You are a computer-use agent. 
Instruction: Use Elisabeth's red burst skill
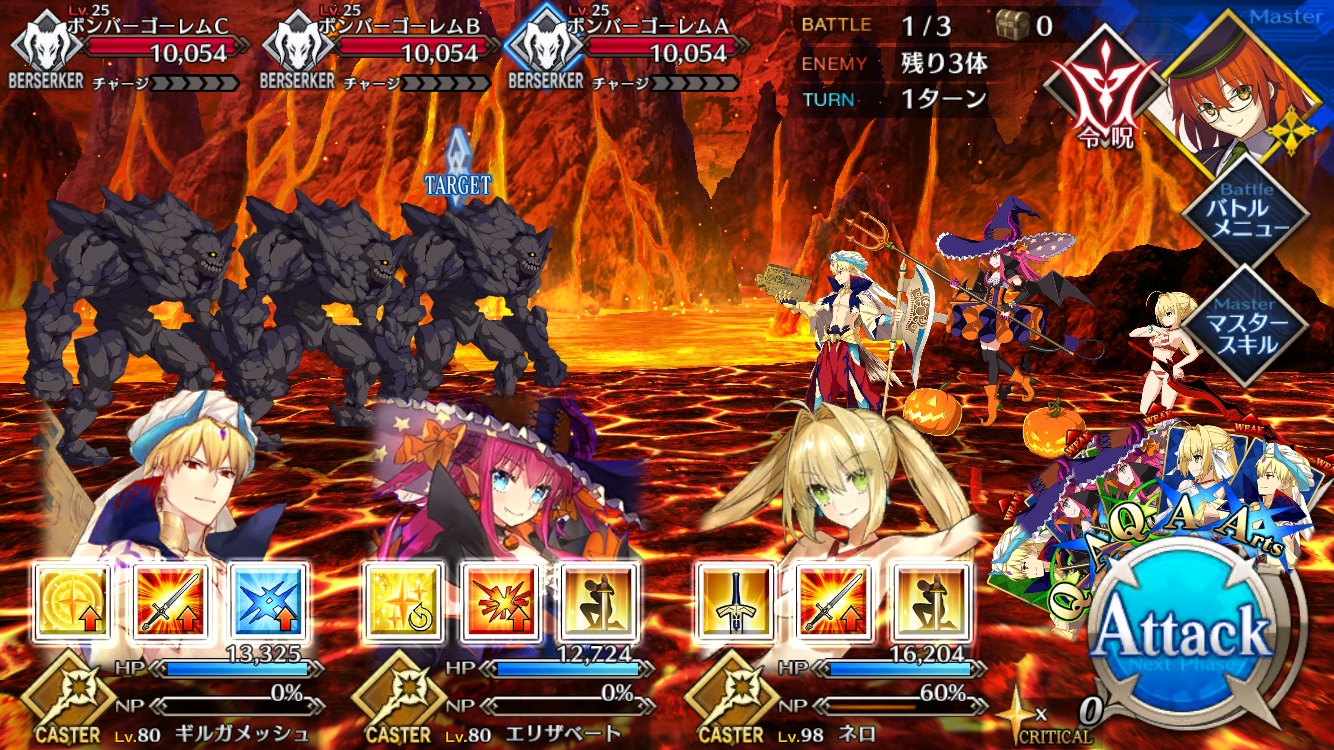point(500,602)
